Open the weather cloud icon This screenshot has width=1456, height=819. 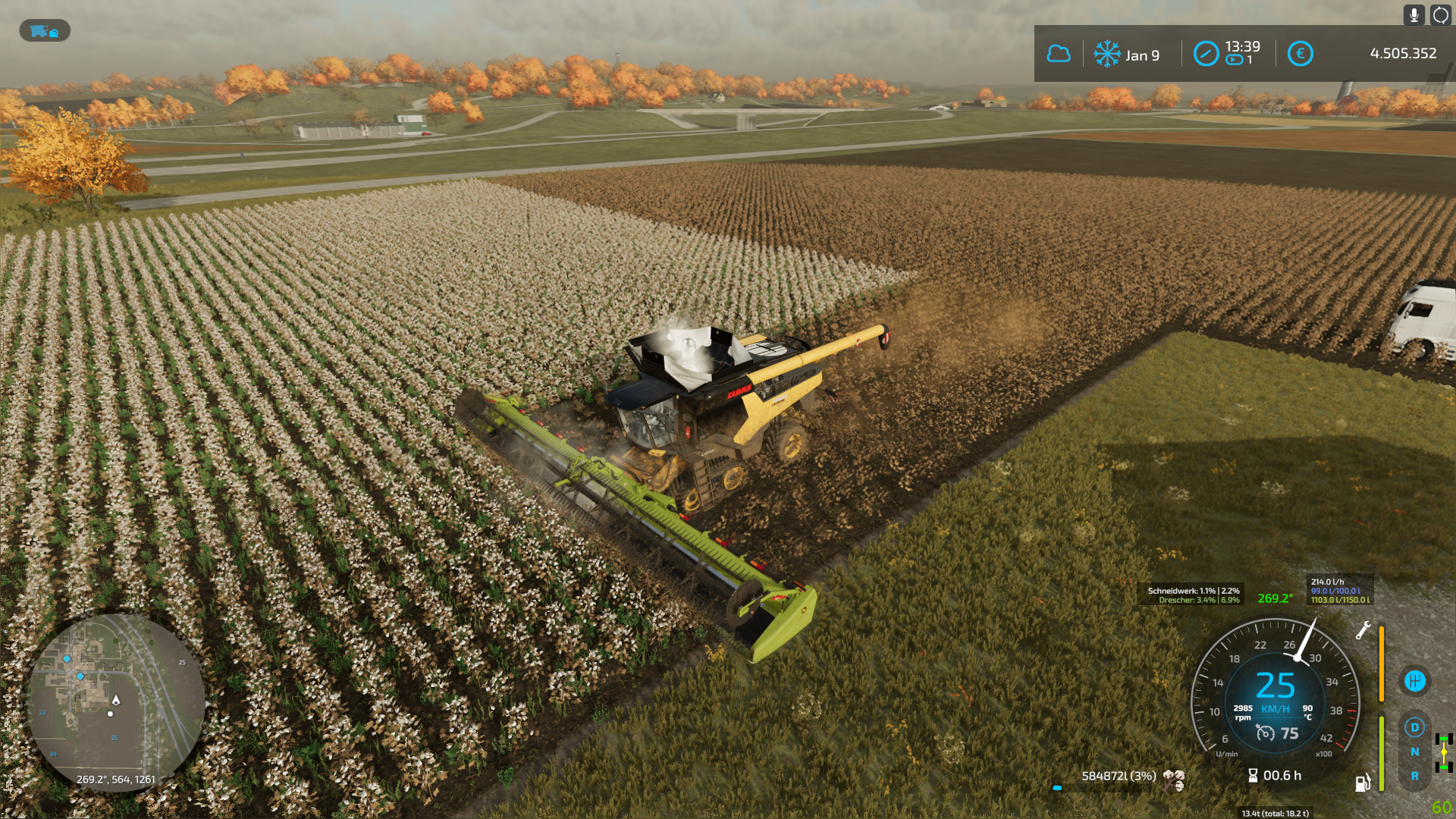point(1059,54)
